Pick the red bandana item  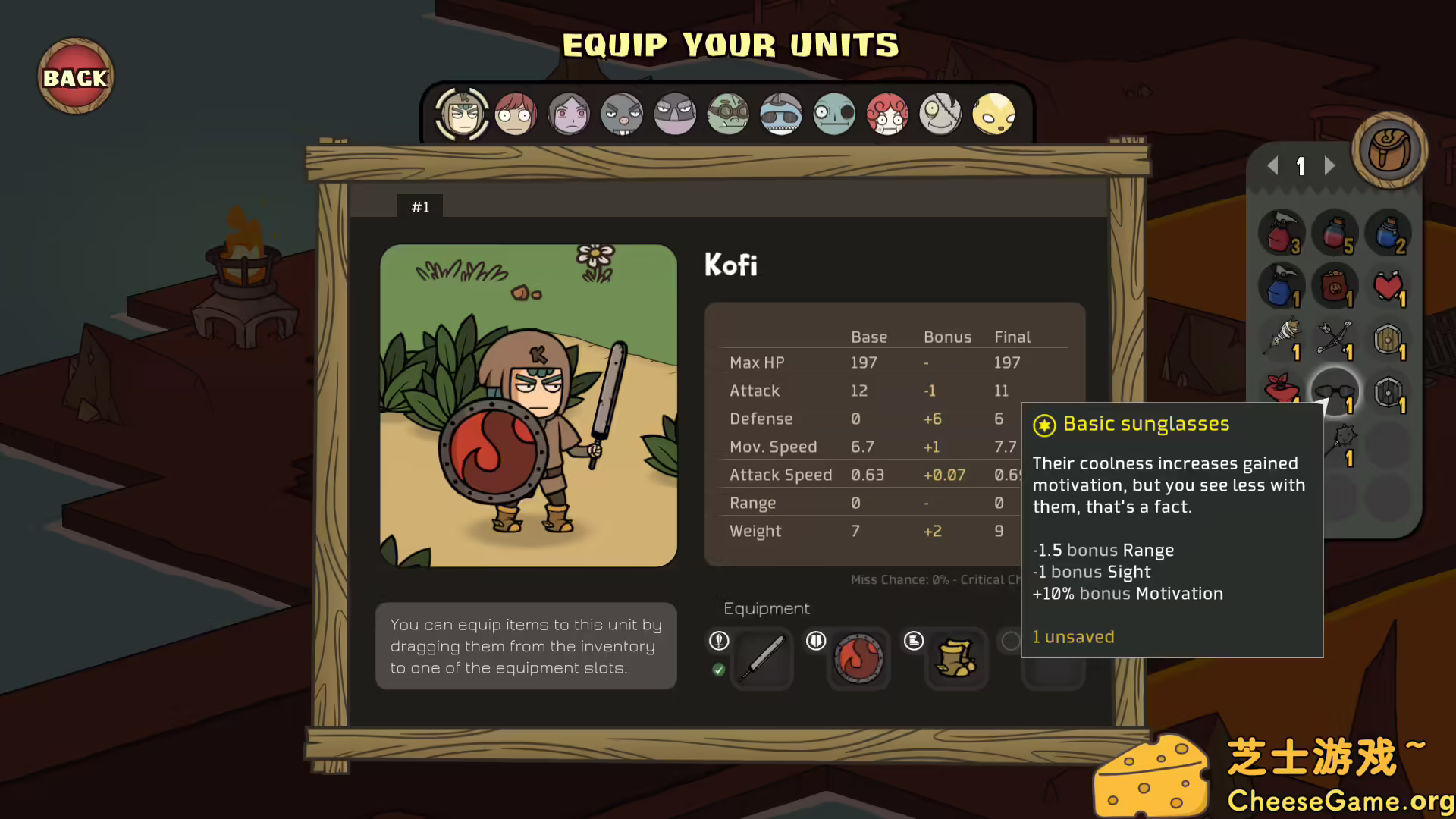pos(1282,392)
